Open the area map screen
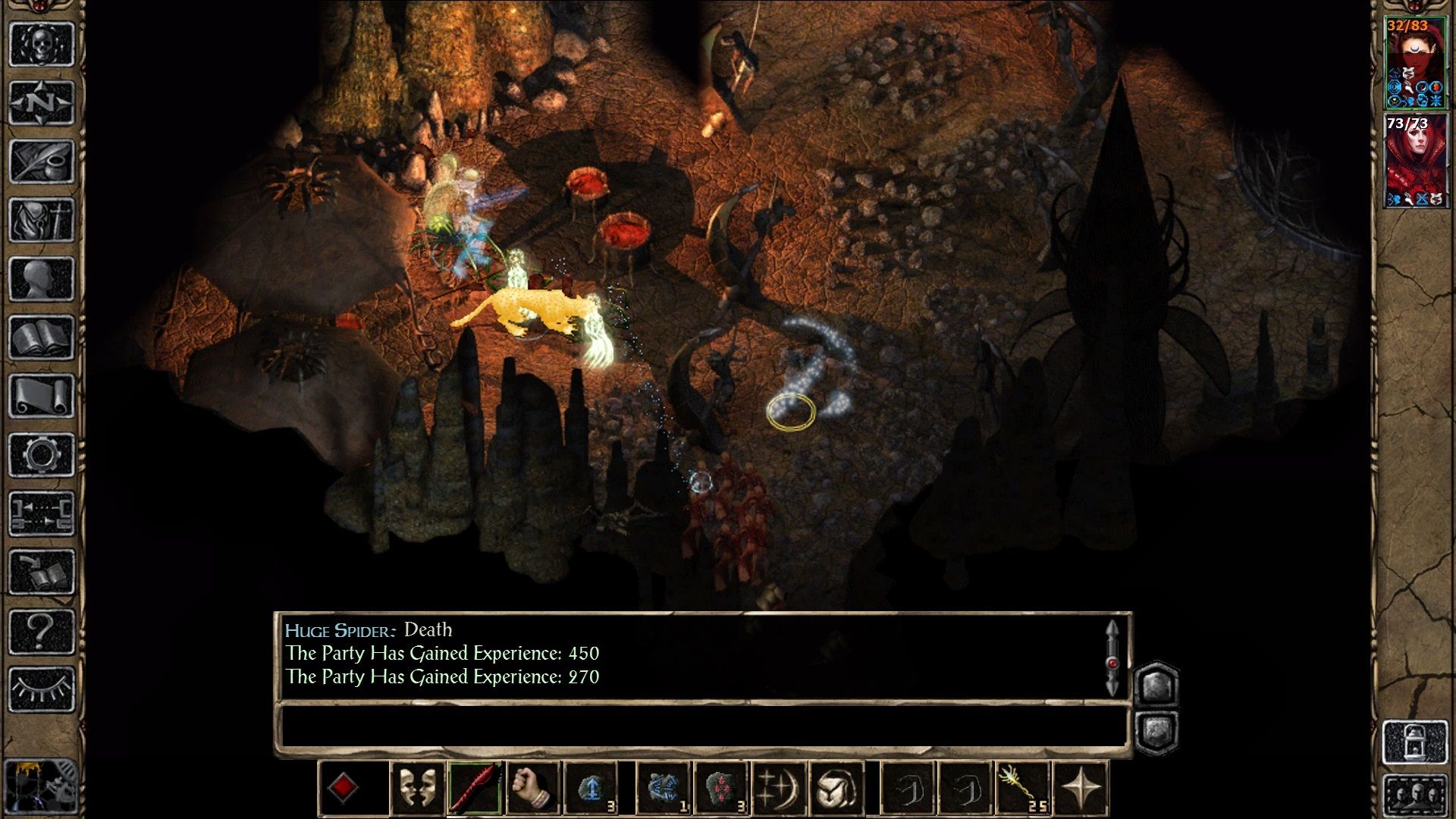This screenshot has height=819, width=1456. [x=42, y=102]
